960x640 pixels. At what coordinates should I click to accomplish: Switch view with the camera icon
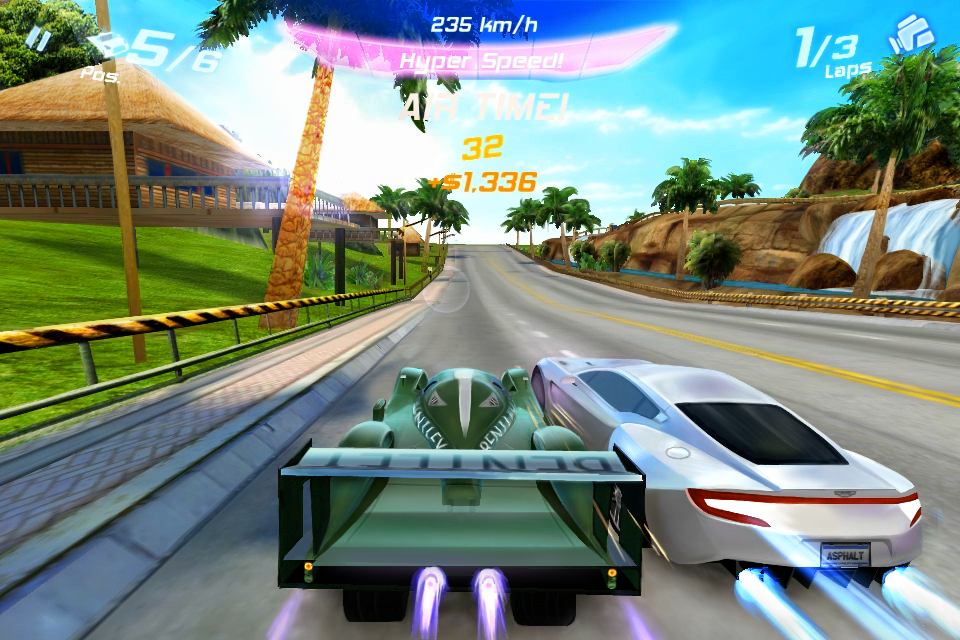(x=911, y=35)
